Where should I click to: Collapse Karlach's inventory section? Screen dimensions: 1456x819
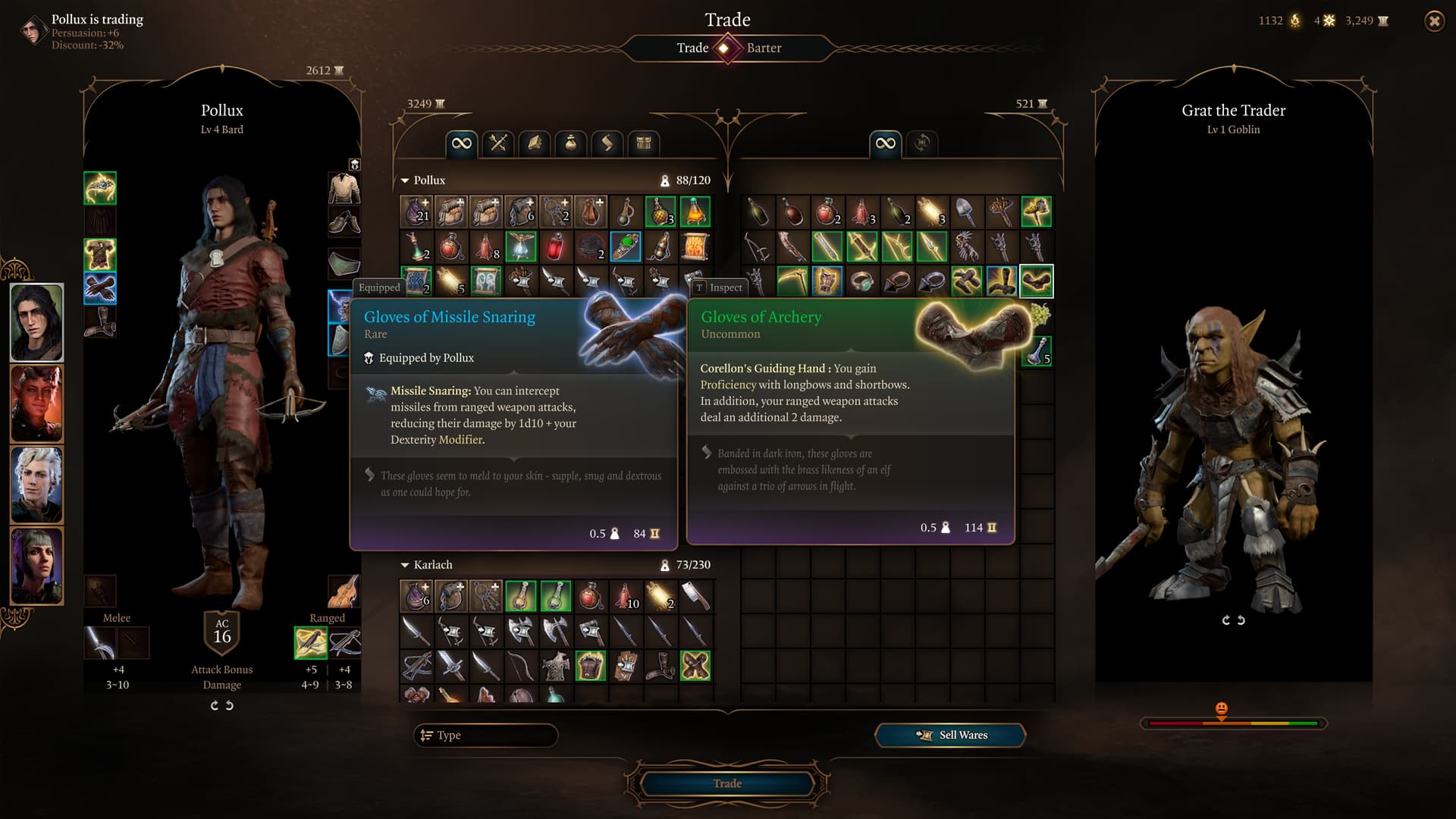pyautogui.click(x=405, y=565)
